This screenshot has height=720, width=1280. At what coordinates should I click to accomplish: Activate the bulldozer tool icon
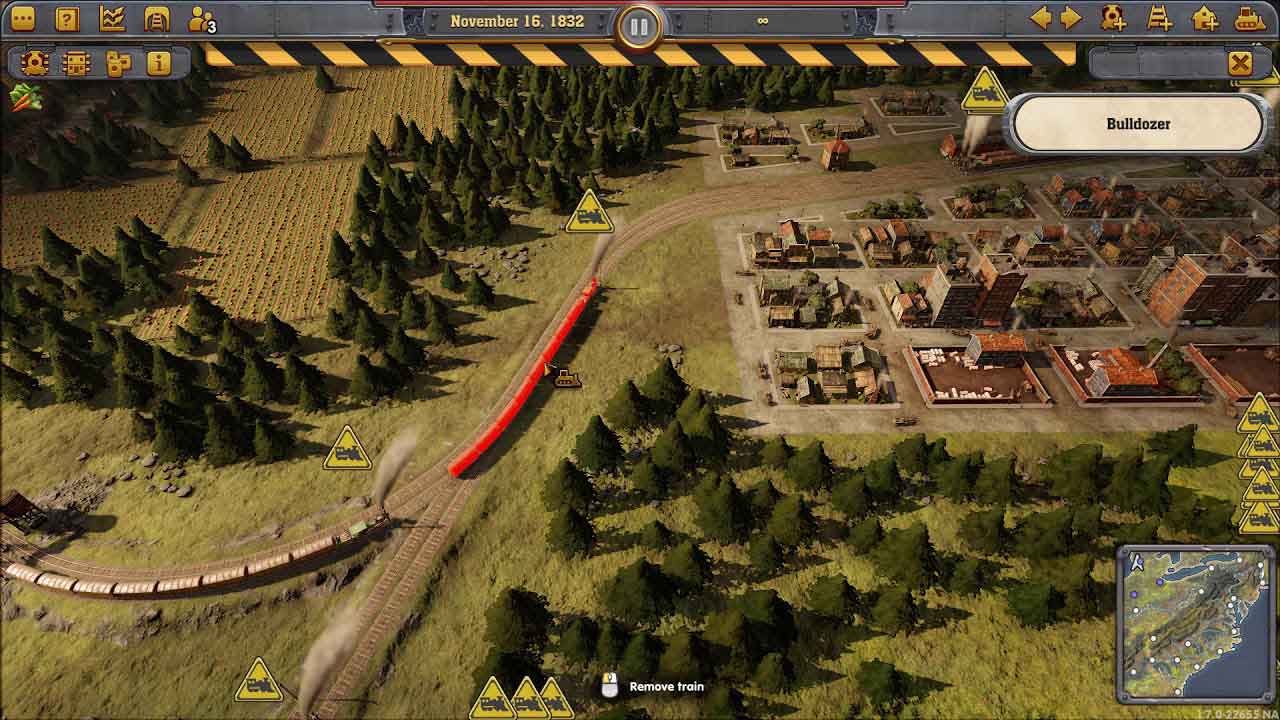[1250, 18]
